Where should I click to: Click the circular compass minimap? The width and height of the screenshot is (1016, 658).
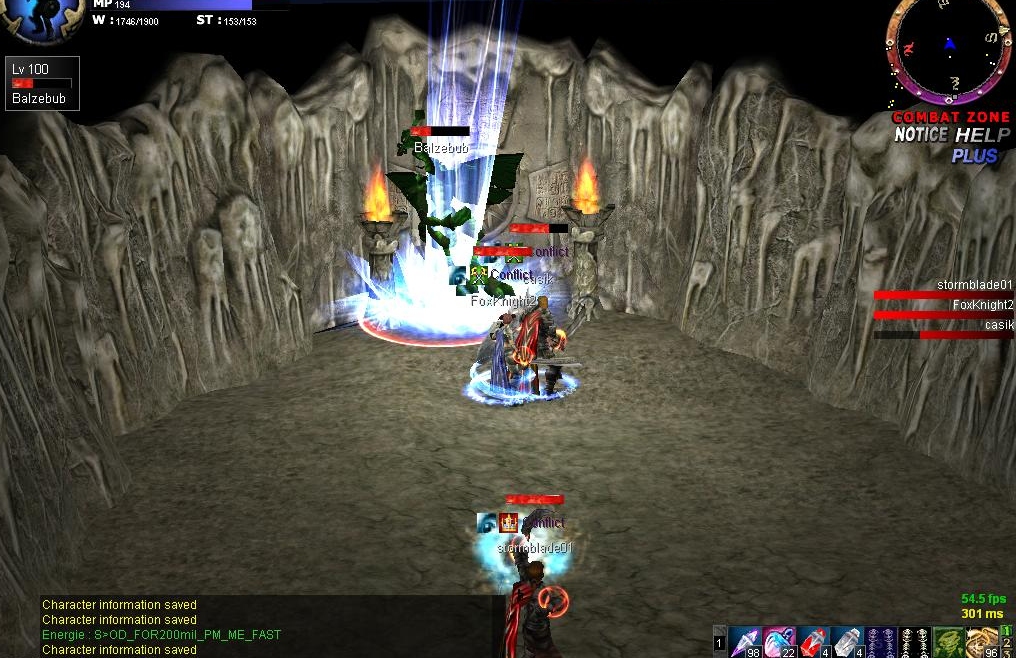[947, 50]
